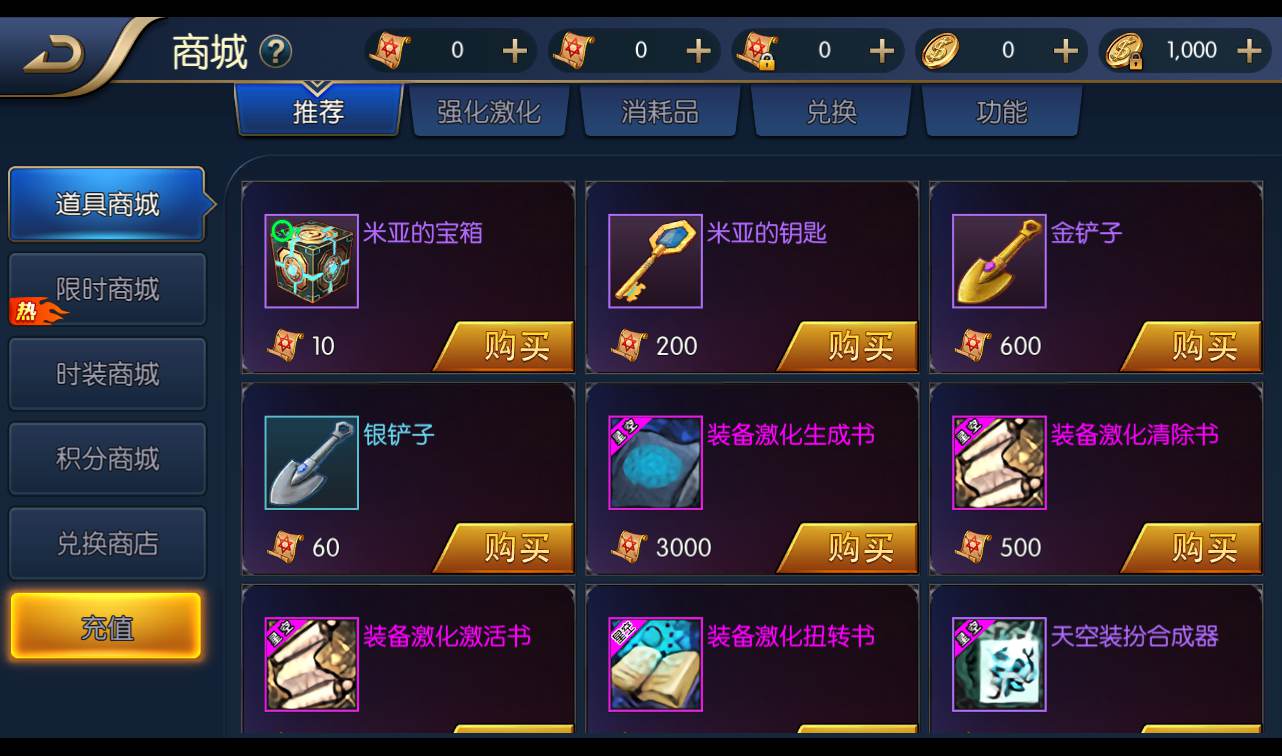This screenshot has width=1282, height=756.
Task: Click the 米亚的钥匙 golden key icon
Action: (655, 260)
